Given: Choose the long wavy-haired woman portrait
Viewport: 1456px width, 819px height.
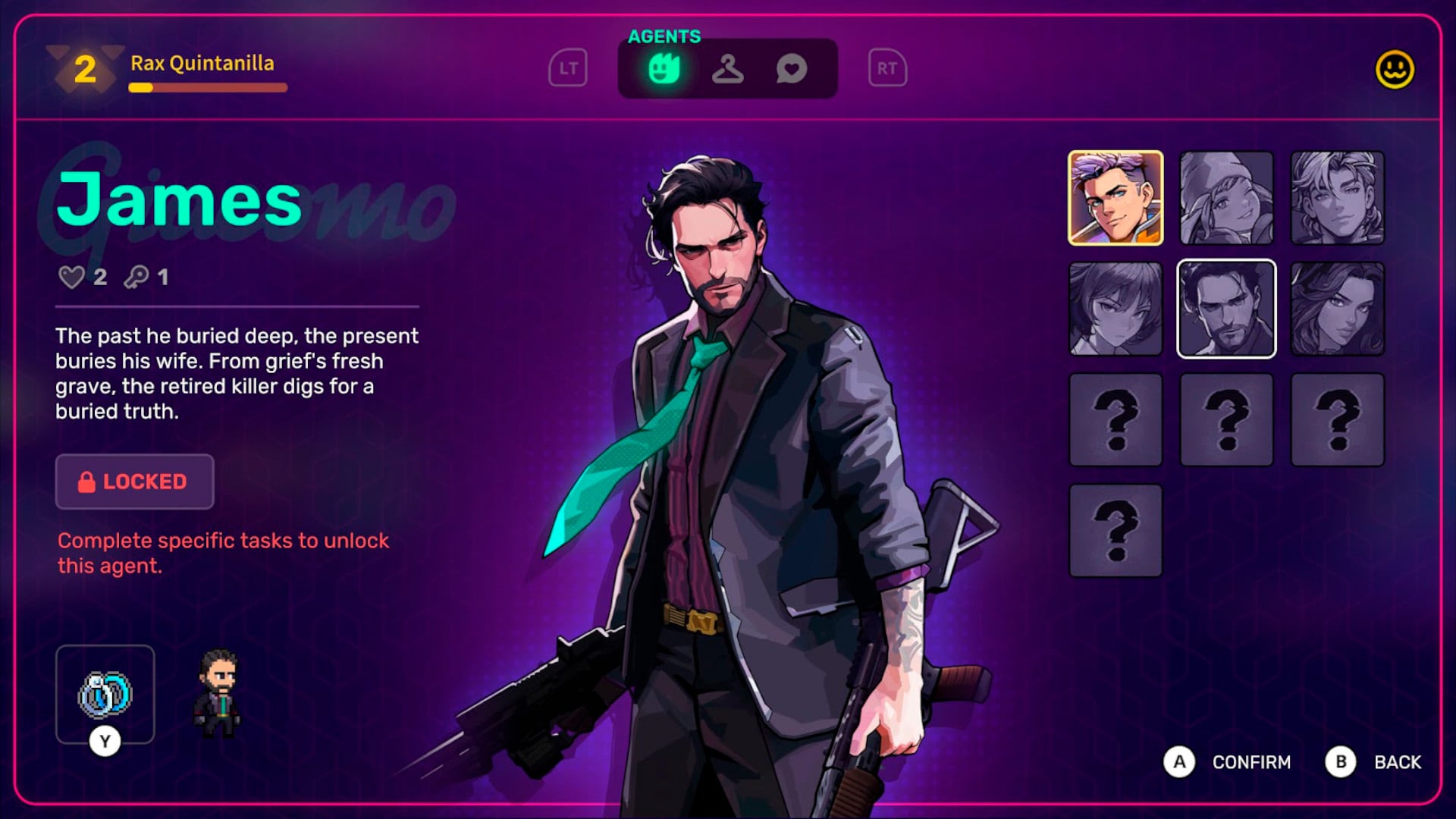Looking at the screenshot, I should (1337, 309).
